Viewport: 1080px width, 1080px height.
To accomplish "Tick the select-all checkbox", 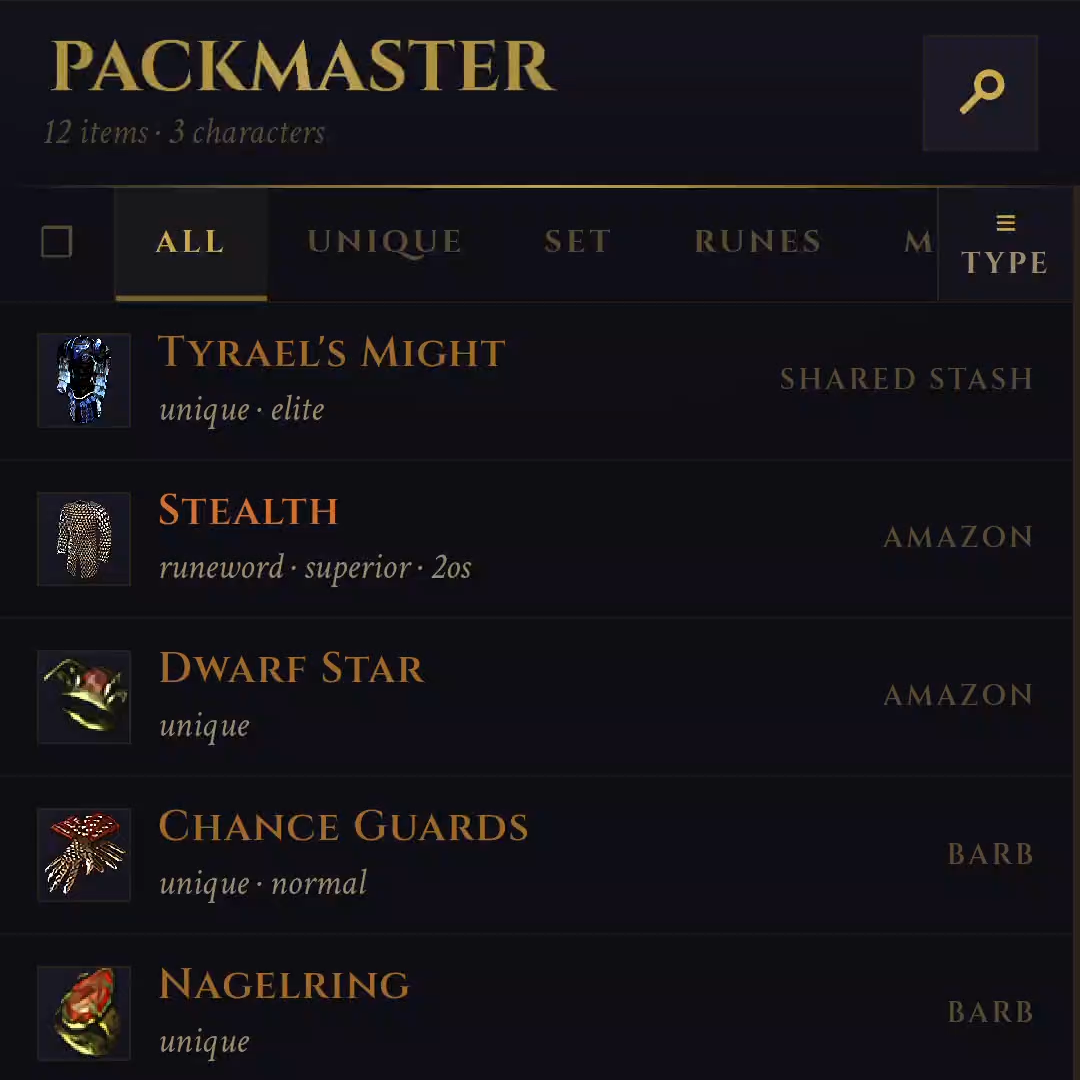I will click(57, 242).
